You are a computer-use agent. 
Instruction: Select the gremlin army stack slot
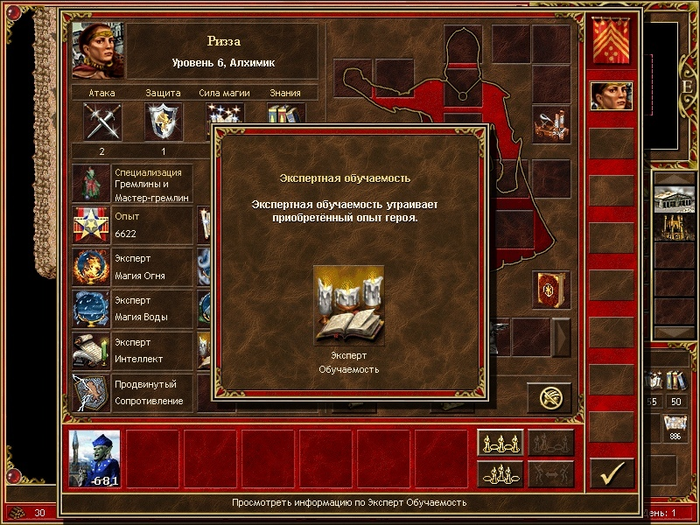95,459
